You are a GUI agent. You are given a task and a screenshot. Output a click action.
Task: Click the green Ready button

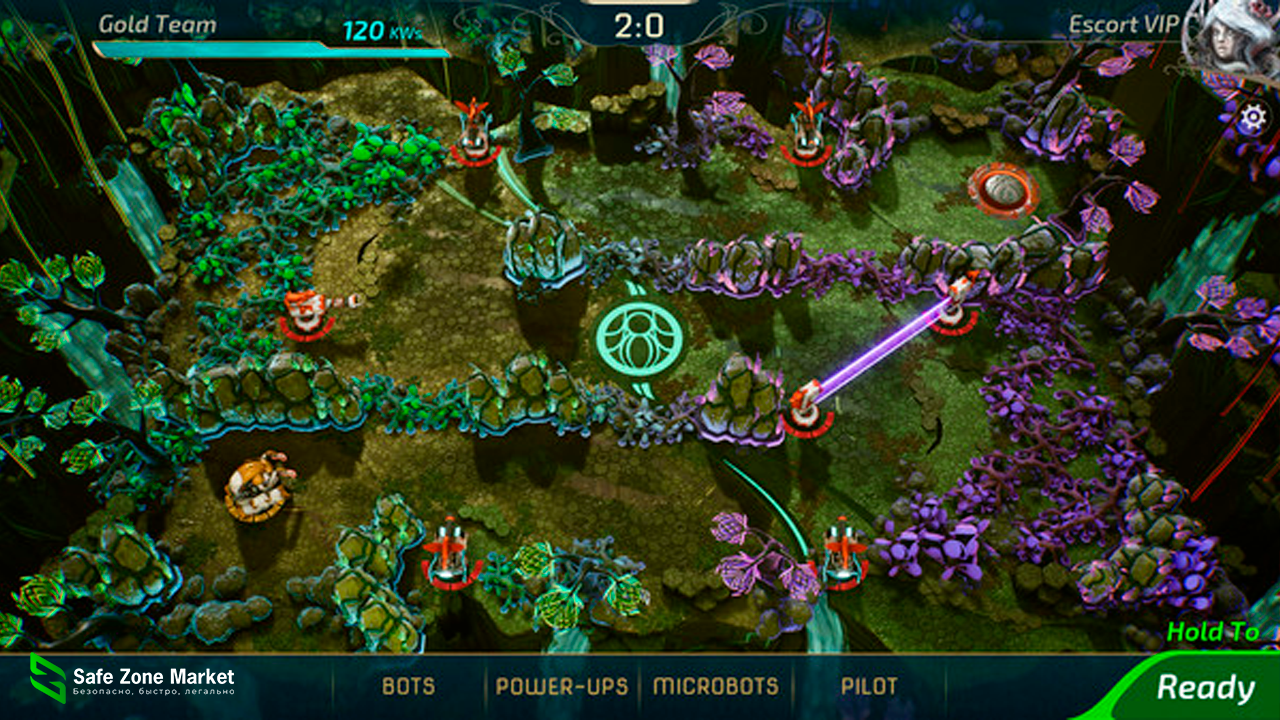(1204, 688)
